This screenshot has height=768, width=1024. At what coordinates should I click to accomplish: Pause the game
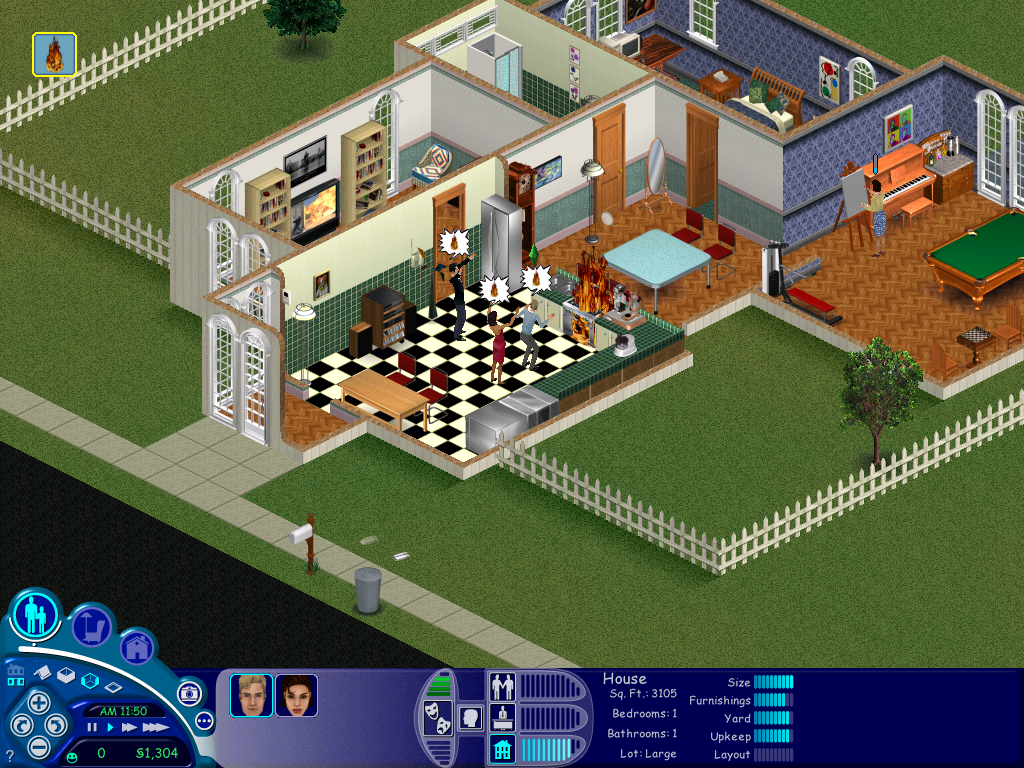(x=92, y=727)
